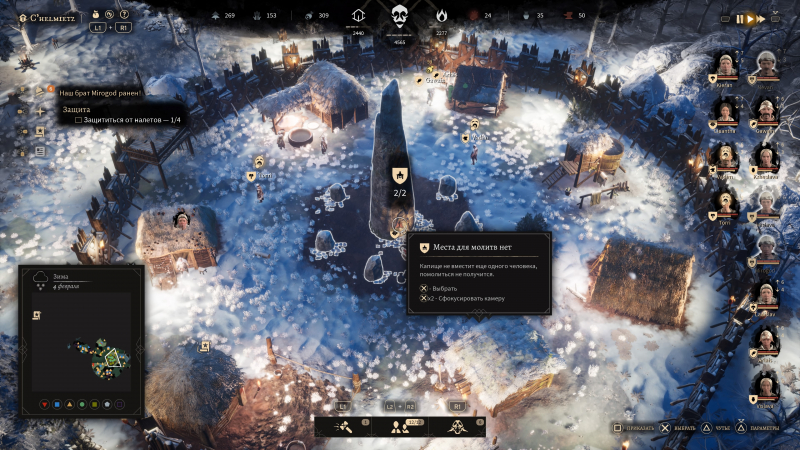Open the skull-mask menu in the bottom bar
The width and height of the screenshot is (800, 450).
pos(457,426)
